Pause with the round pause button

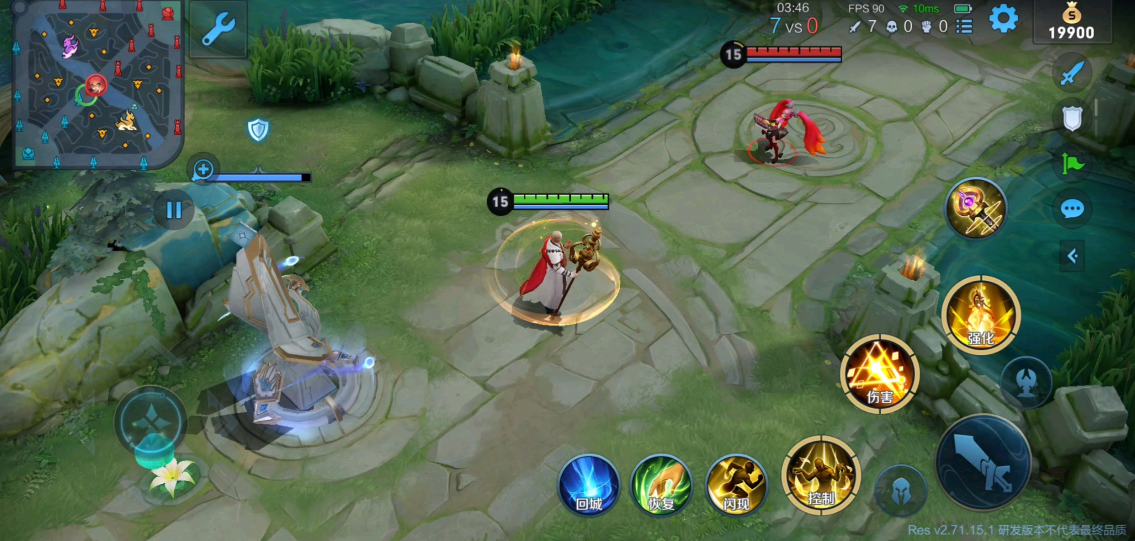(x=174, y=210)
